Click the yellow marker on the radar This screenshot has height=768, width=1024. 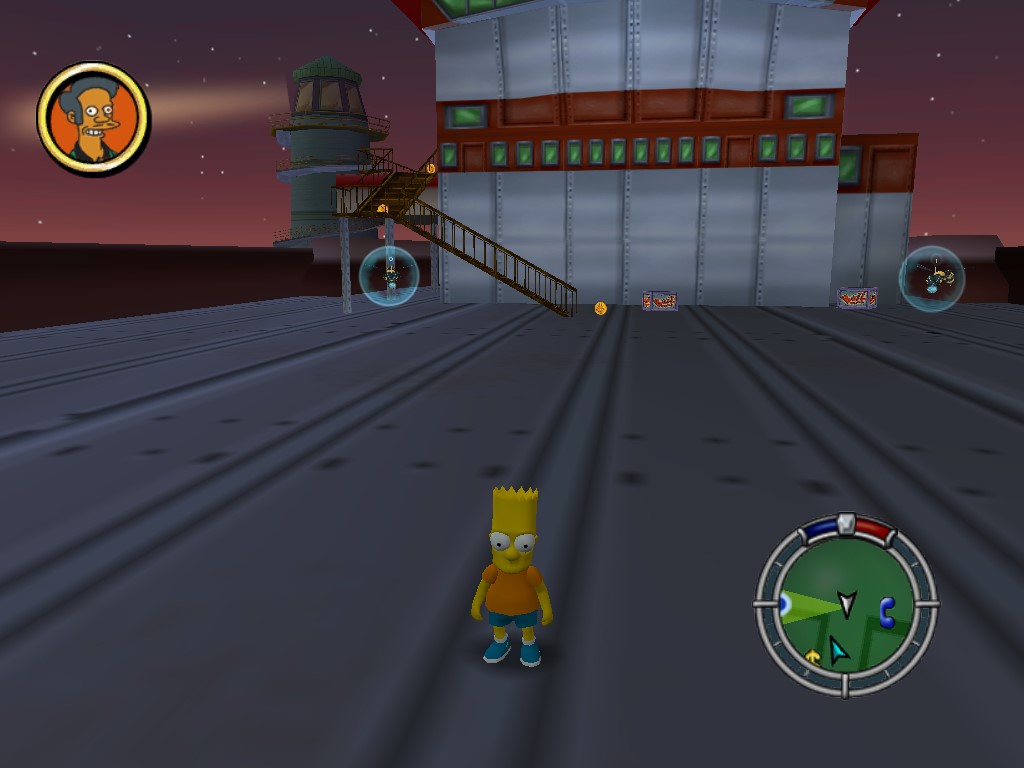point(813,656)
